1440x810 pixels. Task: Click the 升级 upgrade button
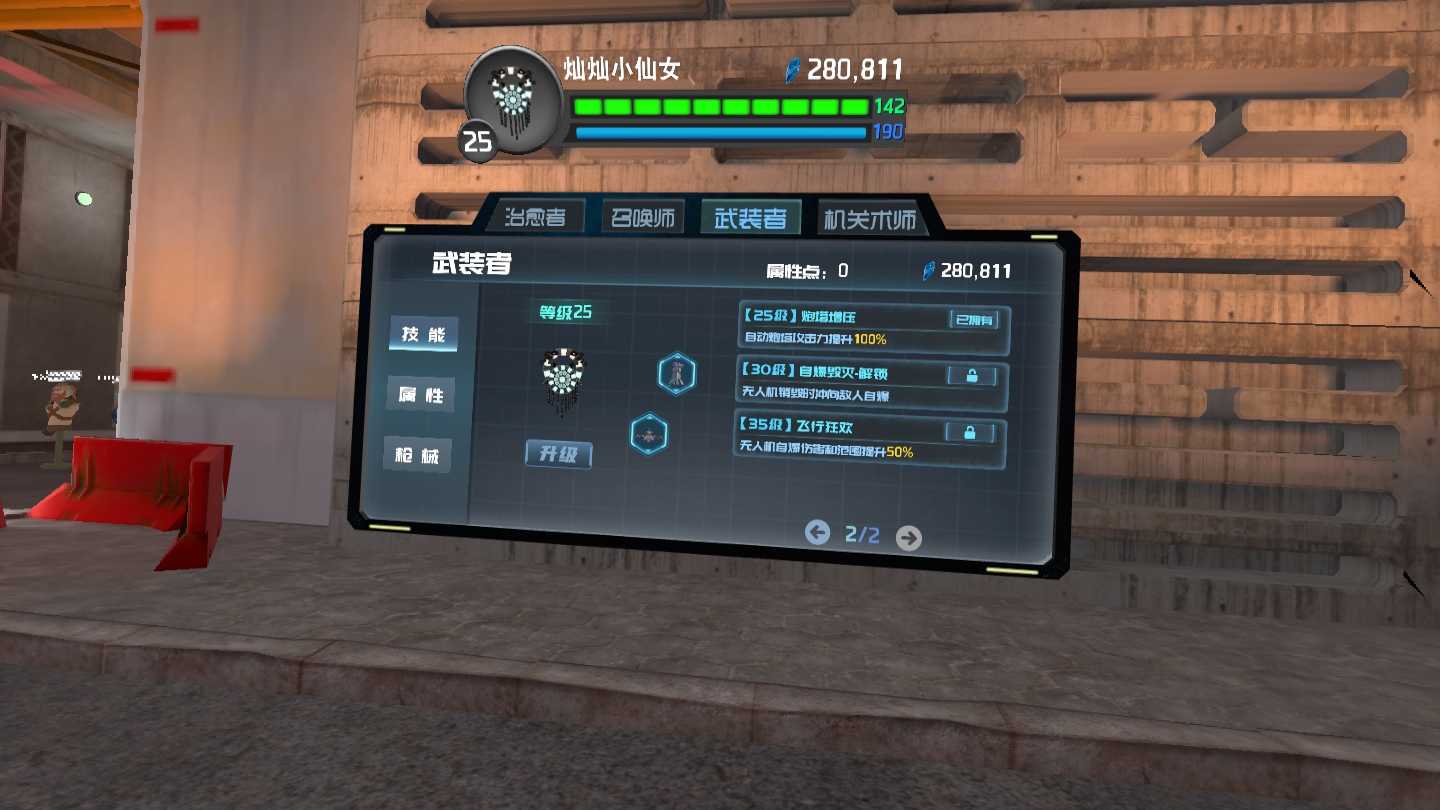(559, 454)
